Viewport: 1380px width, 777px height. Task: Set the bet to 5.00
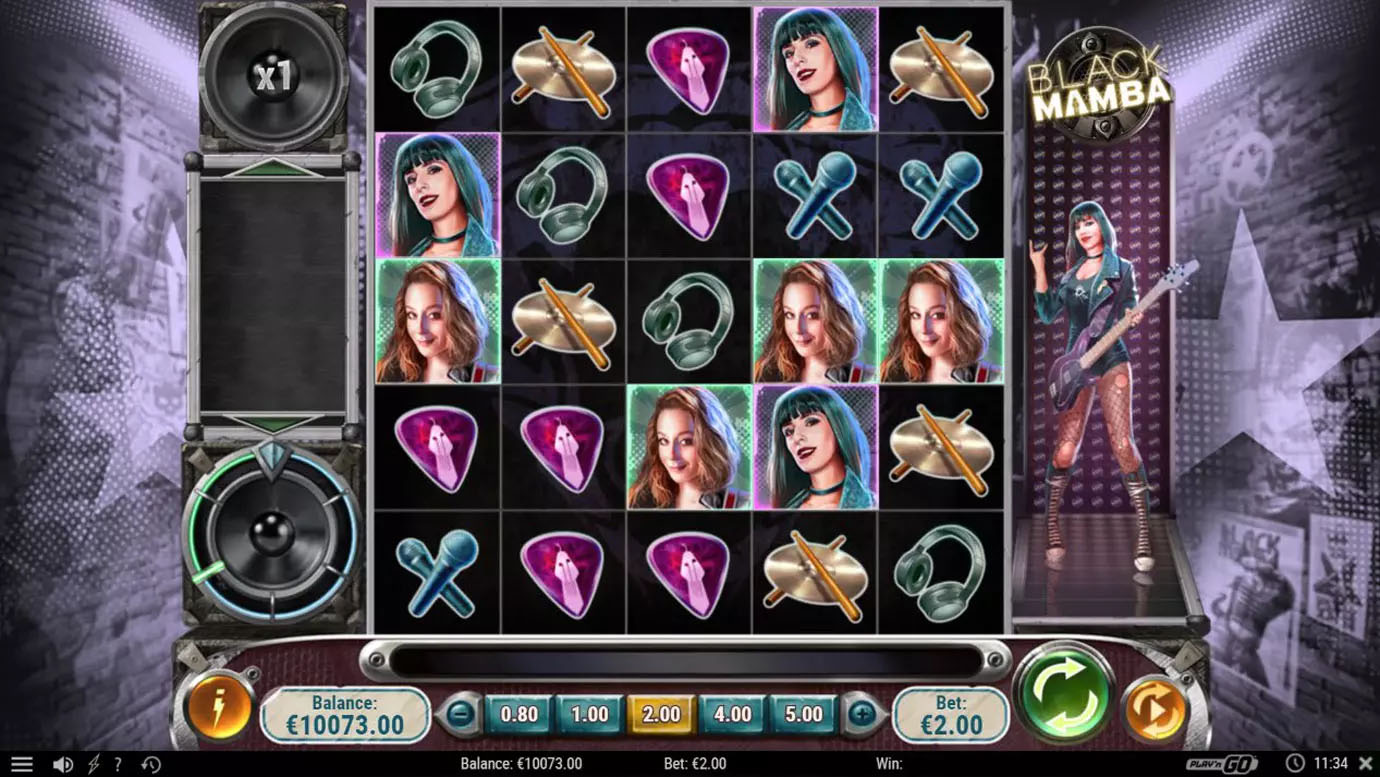tap(803, 714)
